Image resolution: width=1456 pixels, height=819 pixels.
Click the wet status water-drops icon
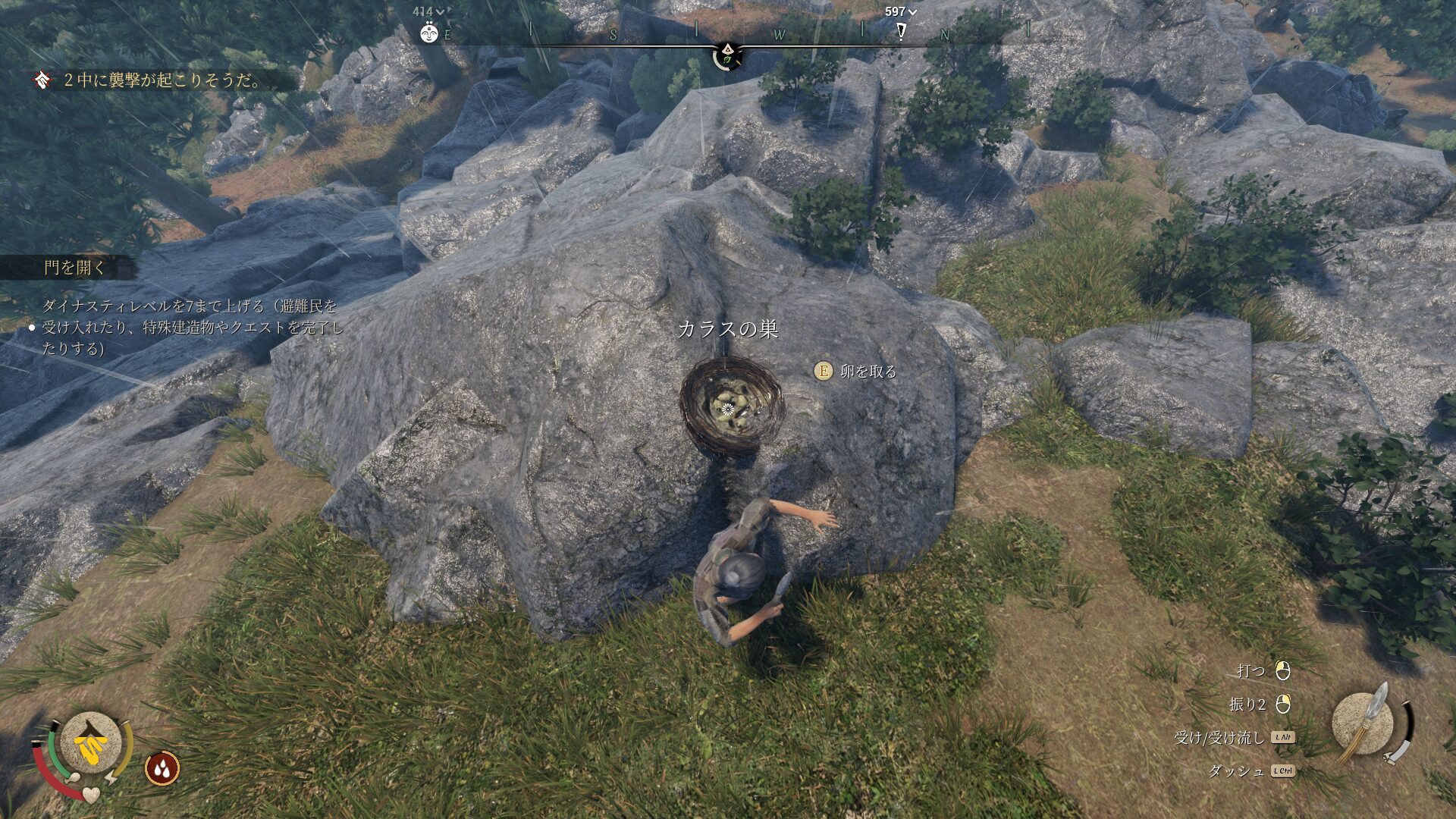pyautogui.click(x=162, y=768)
